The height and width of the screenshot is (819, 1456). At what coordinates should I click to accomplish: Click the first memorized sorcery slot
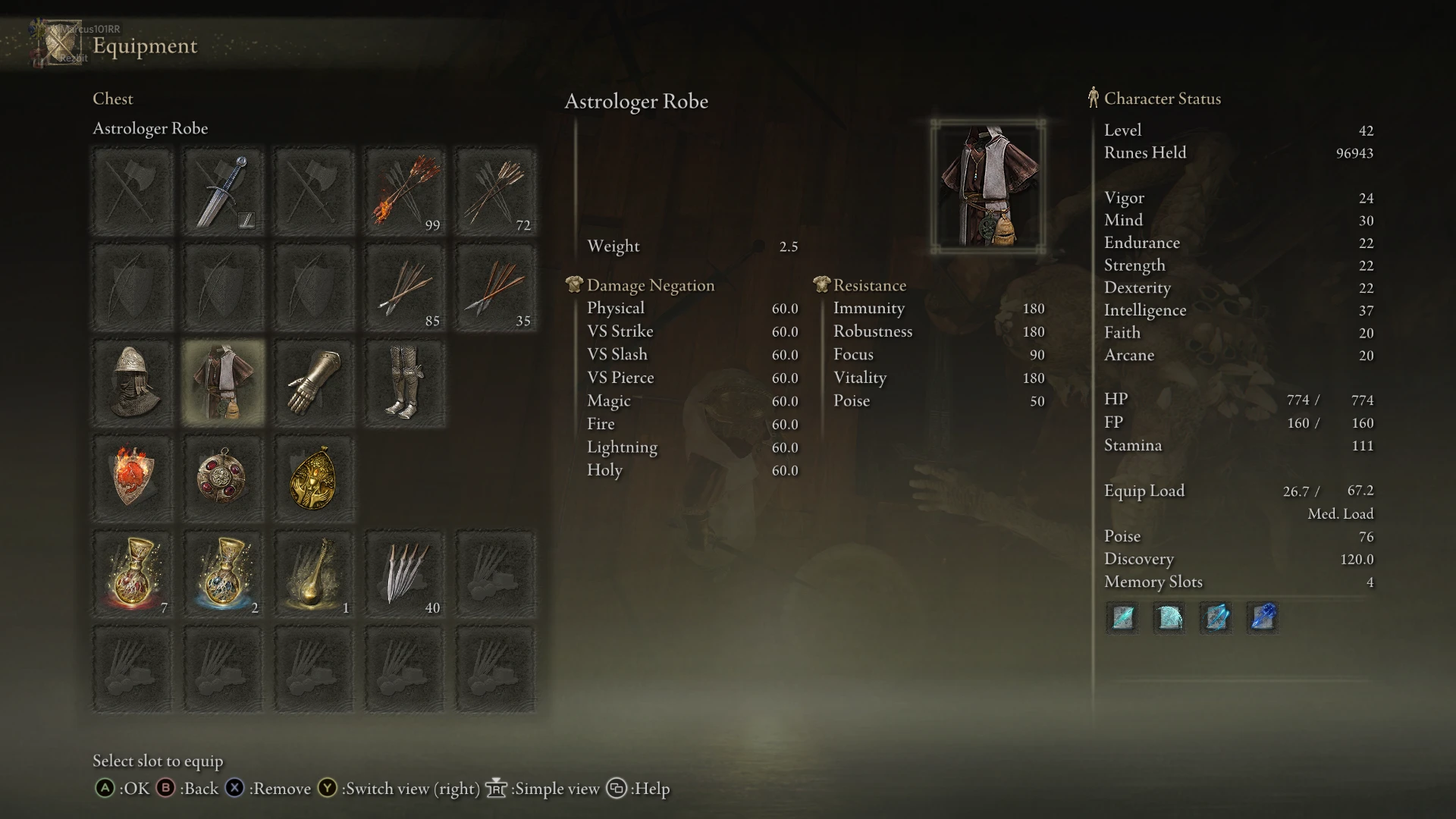[x=1122, y=617]
